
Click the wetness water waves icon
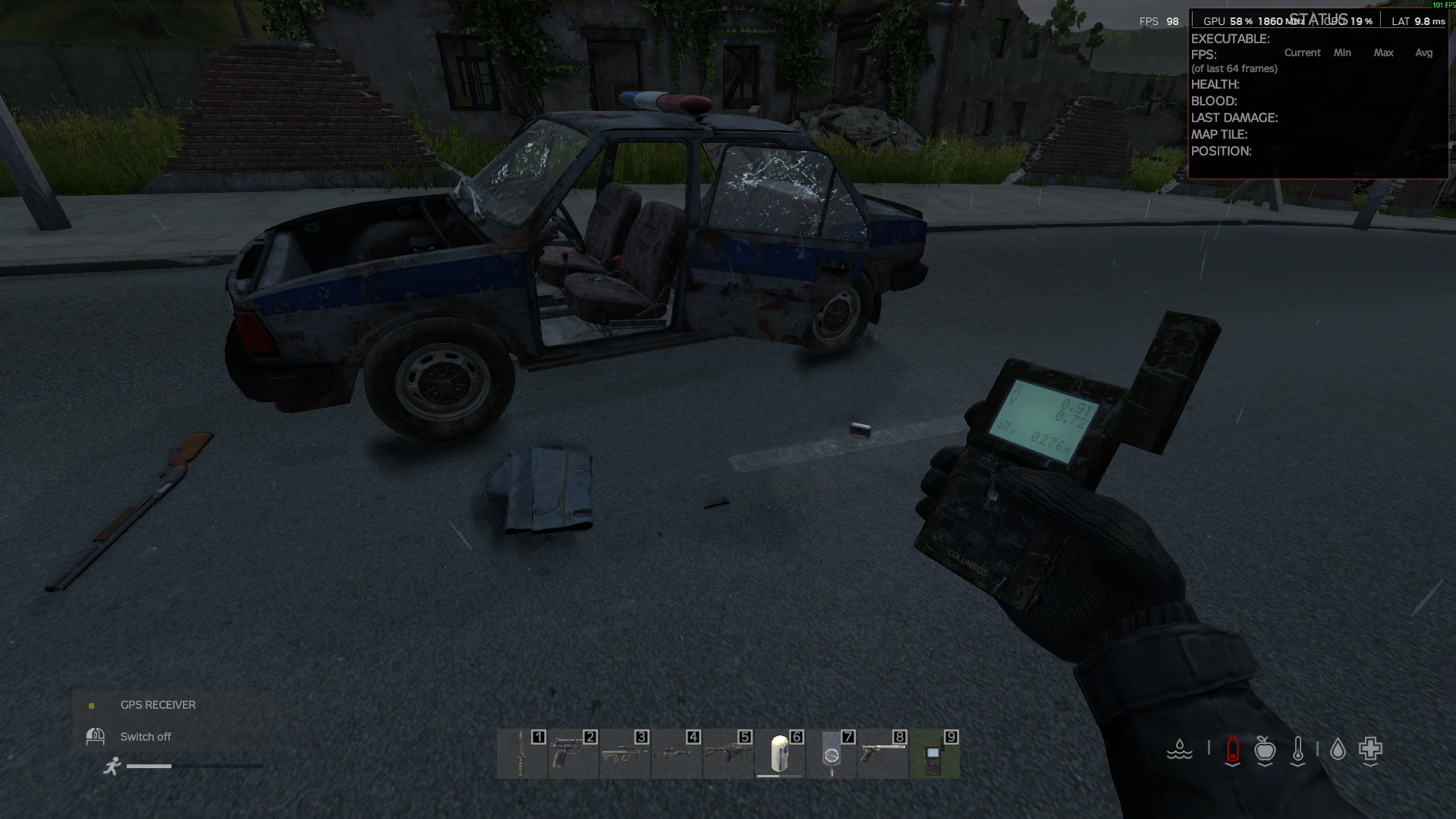1180,750
